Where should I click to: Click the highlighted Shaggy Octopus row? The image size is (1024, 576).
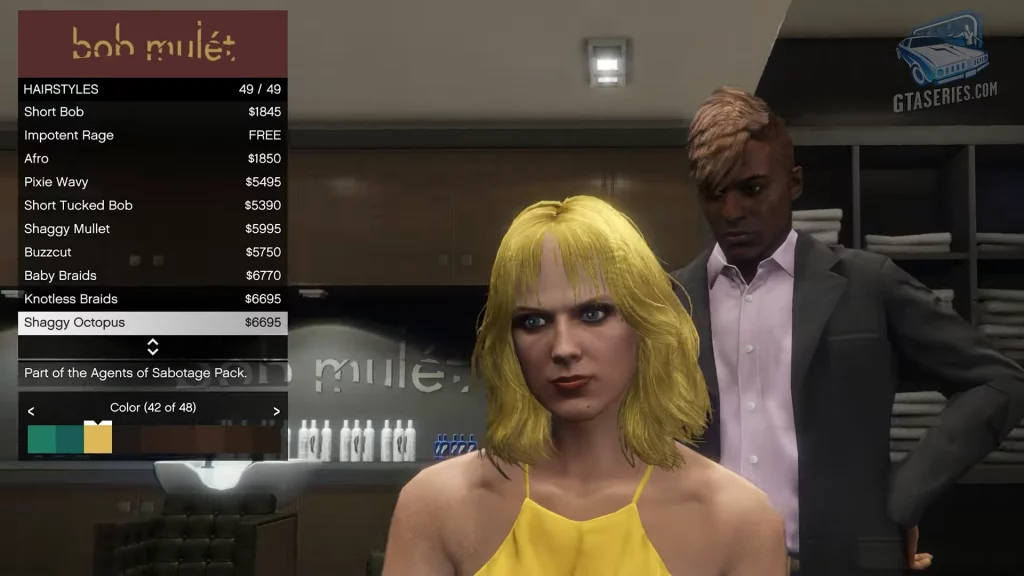[x=152, y=323]
